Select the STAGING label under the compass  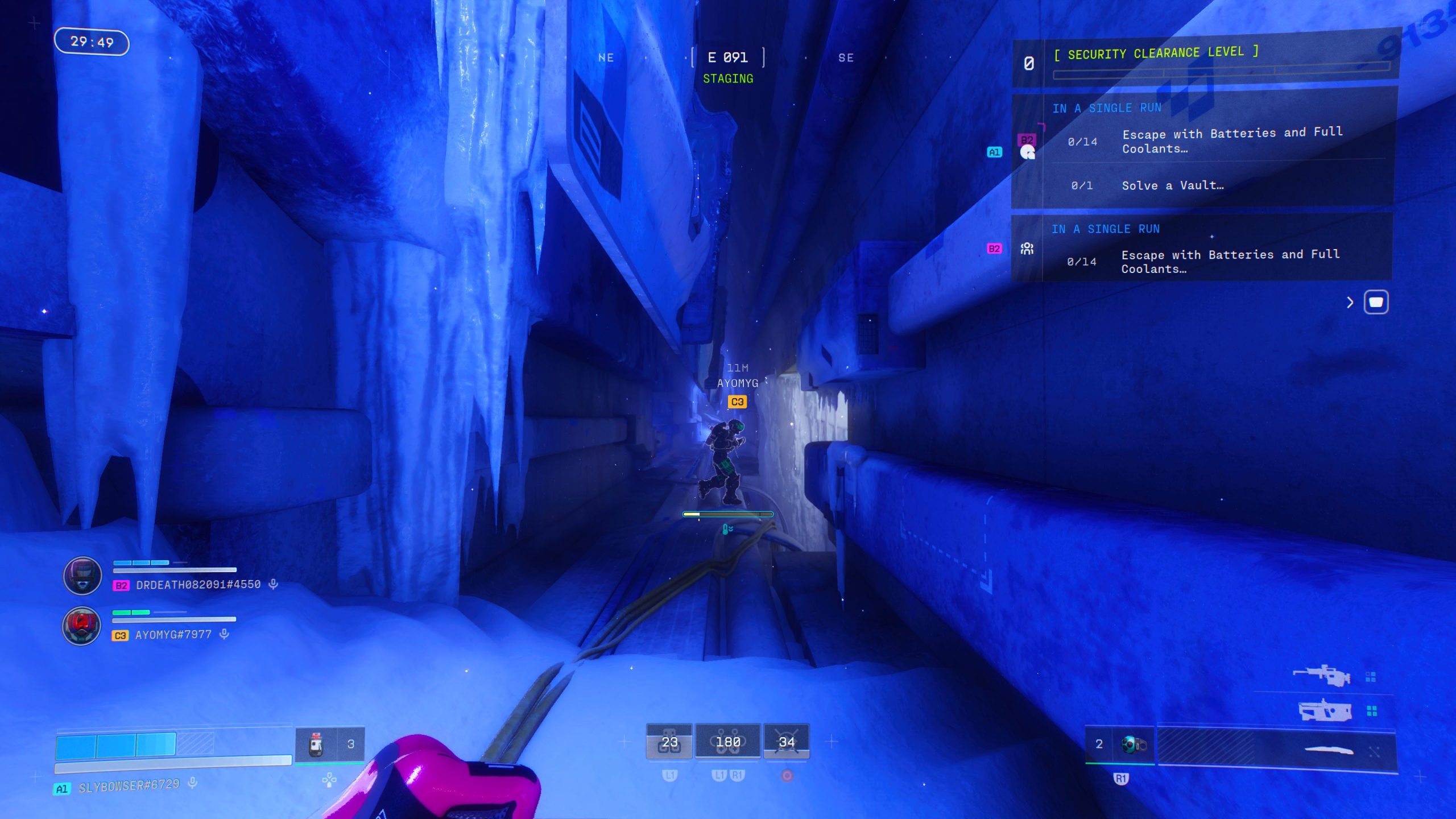click(x=728, y=78)
